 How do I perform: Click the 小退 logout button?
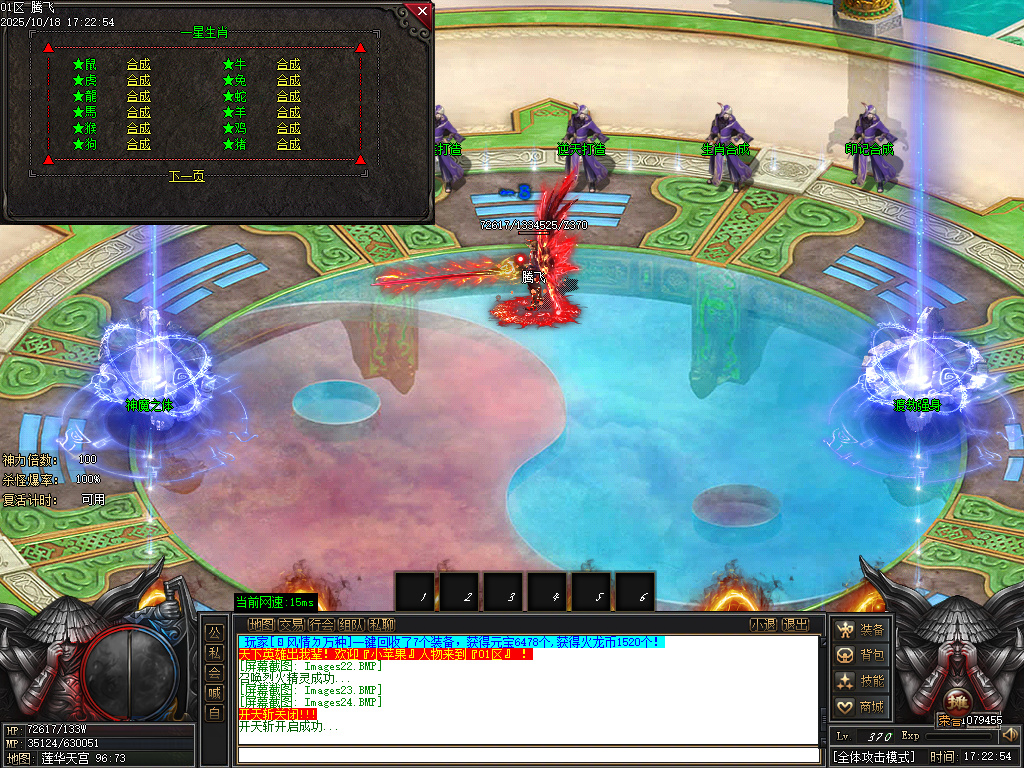(x=765, y=625)
